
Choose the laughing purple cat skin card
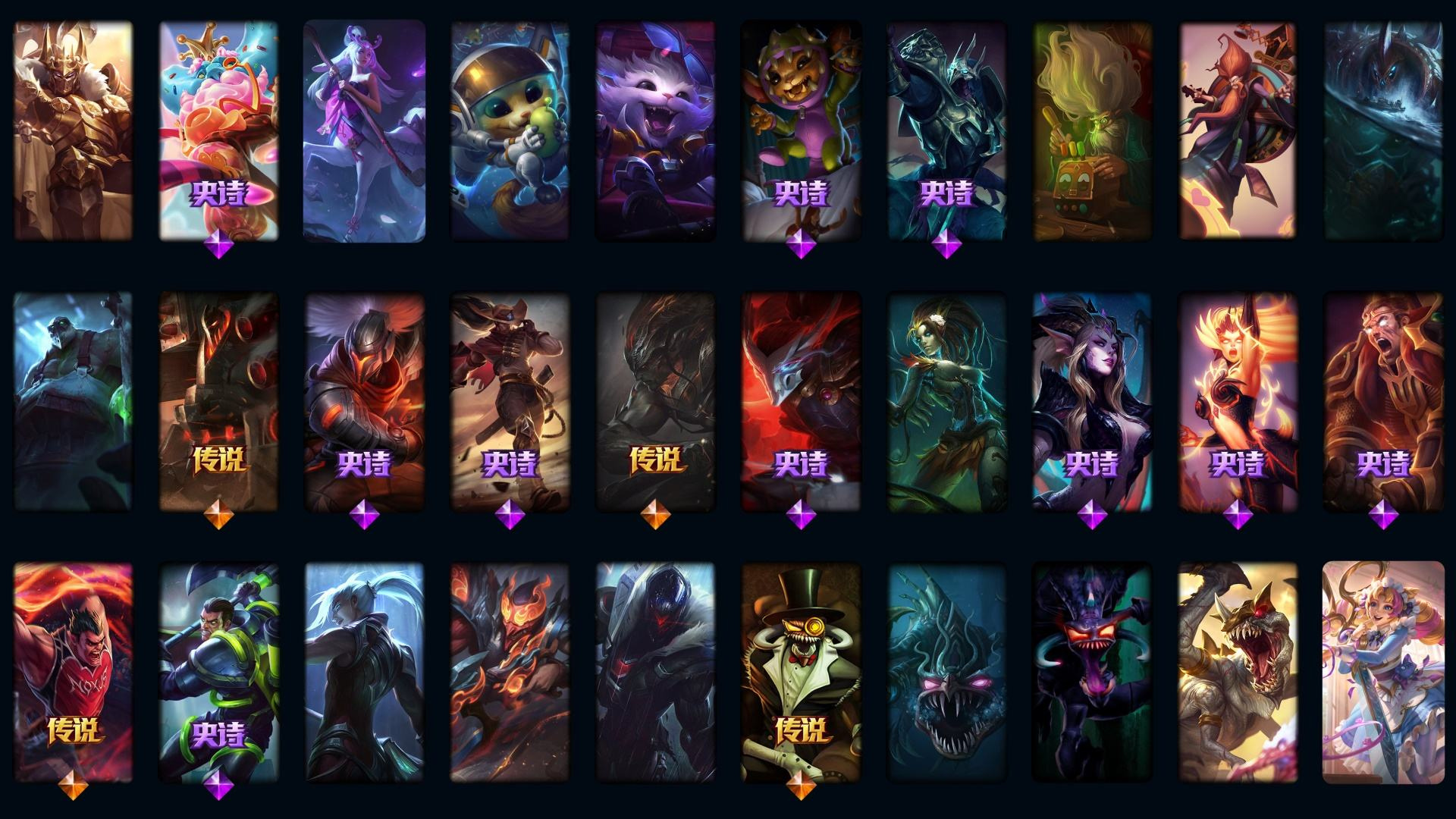[x=655, y=130]
